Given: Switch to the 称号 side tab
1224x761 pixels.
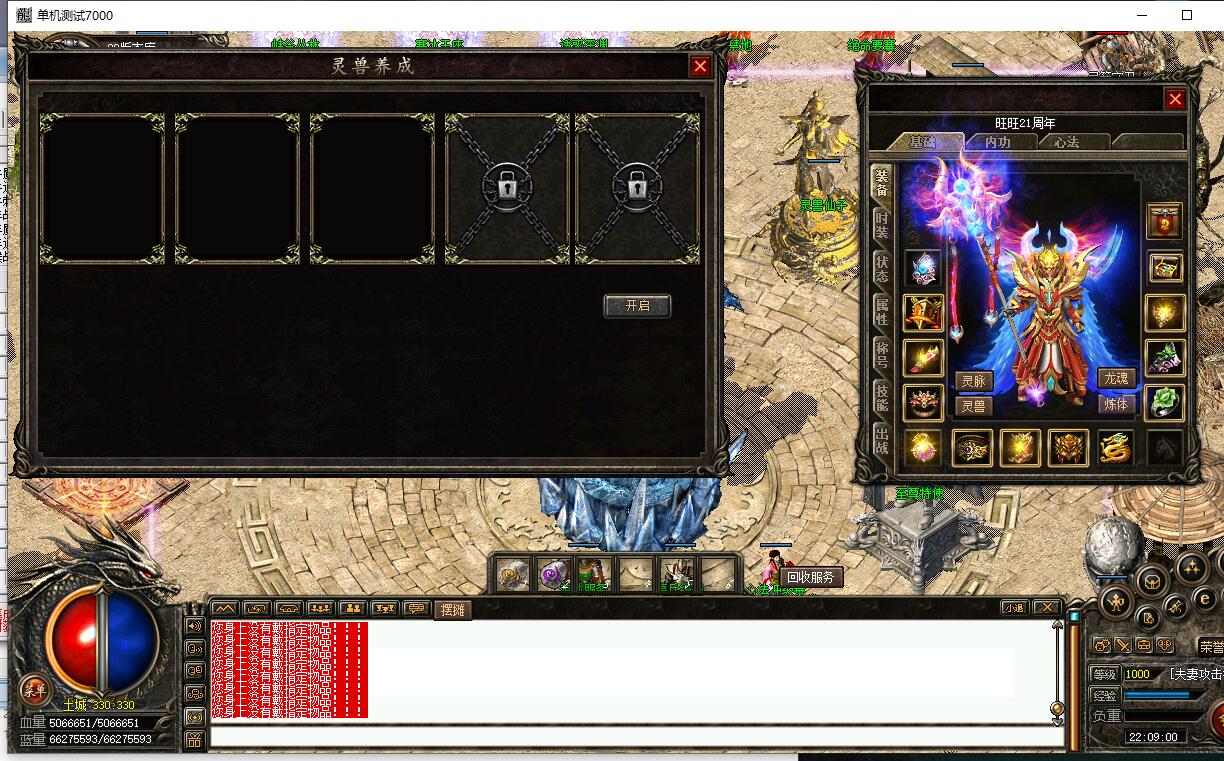Looking at the screenshot, I should point(881,354).
